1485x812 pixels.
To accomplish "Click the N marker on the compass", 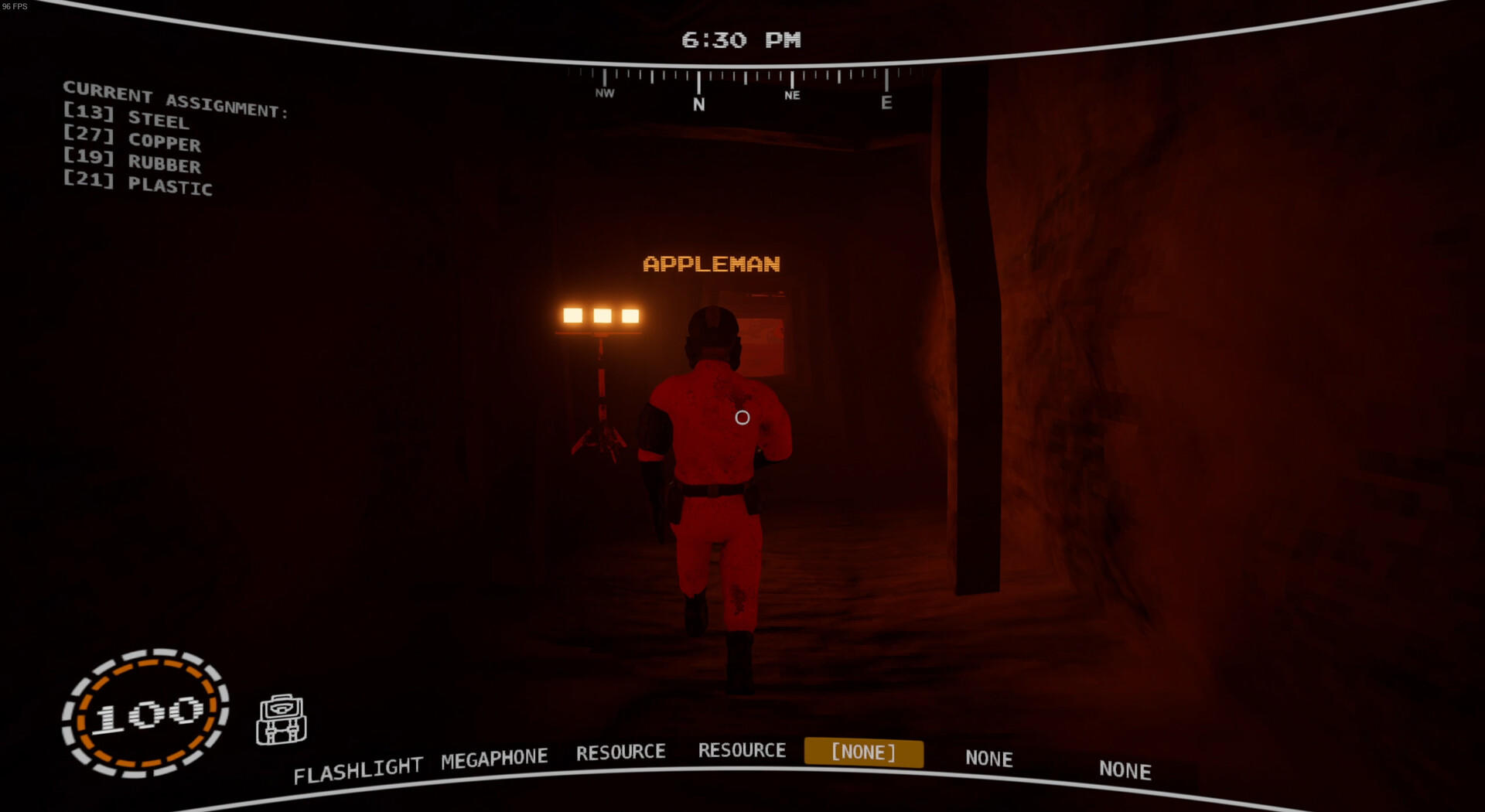I will tap(698, 101).
